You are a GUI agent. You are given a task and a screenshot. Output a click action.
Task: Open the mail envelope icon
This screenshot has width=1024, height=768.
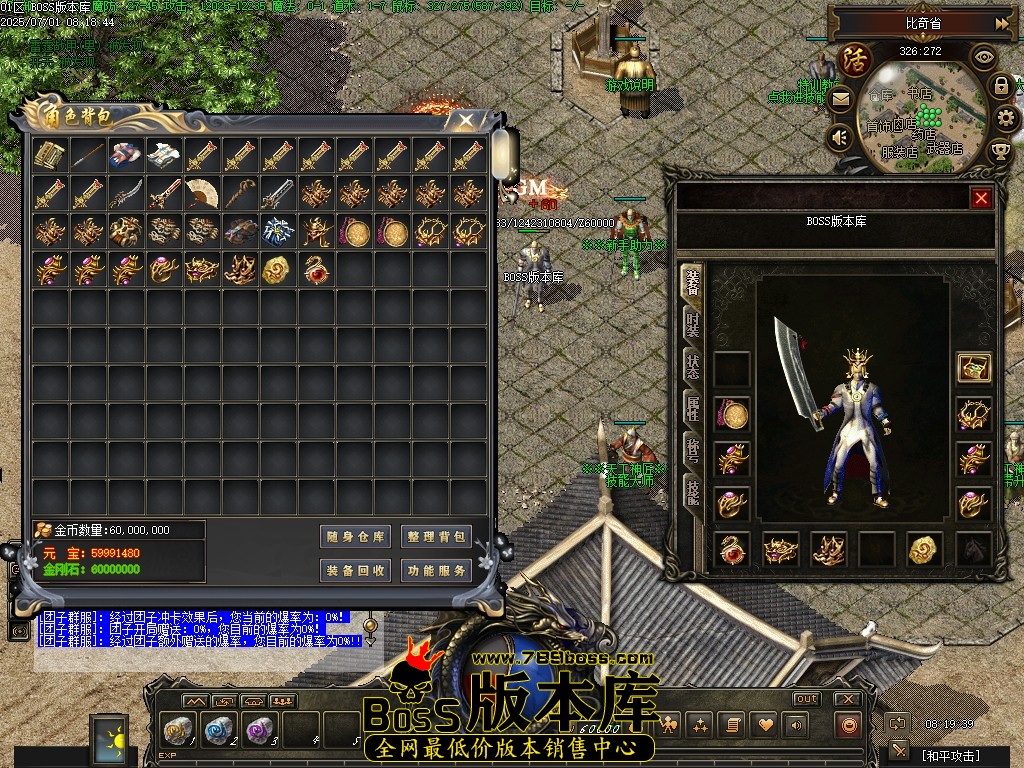(x=840, y=99)
